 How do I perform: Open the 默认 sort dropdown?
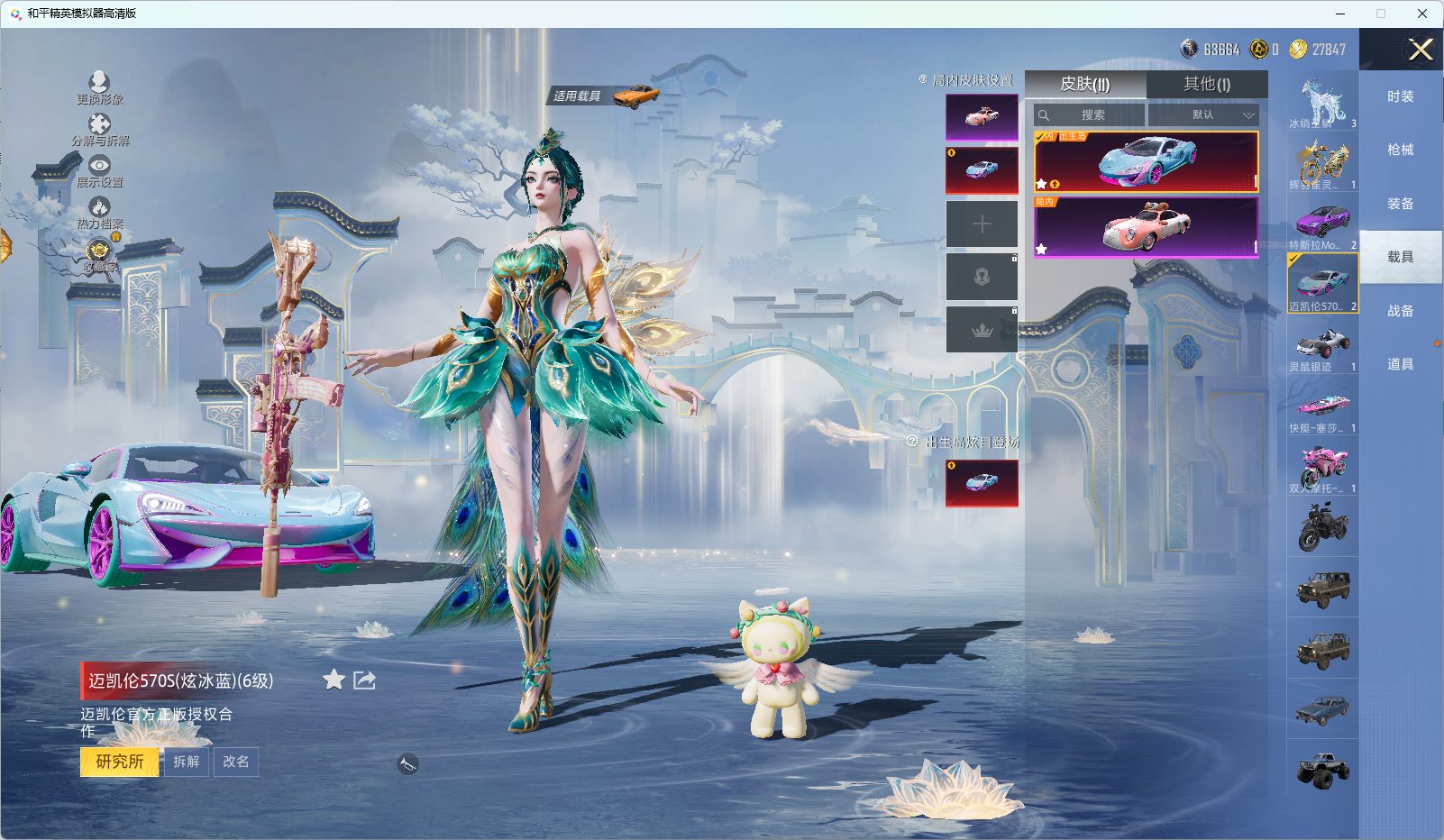click(x=1203, y=115)
